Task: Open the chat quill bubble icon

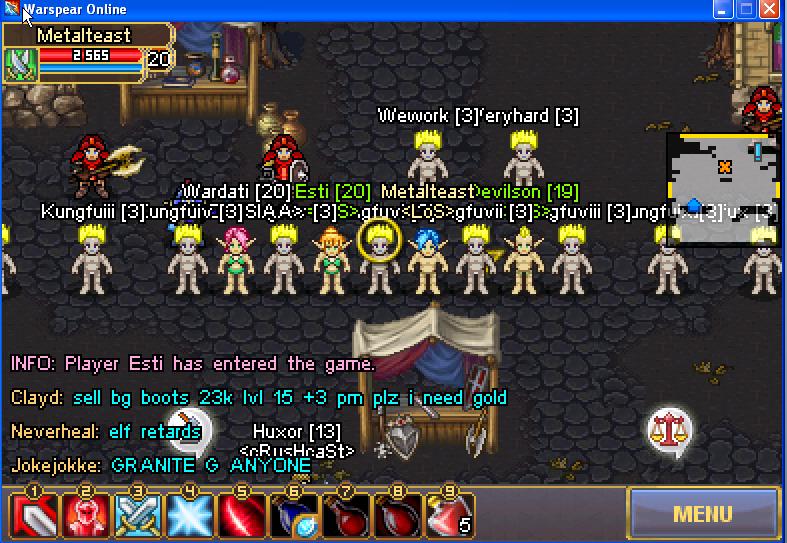Action: tap(187, 428)
